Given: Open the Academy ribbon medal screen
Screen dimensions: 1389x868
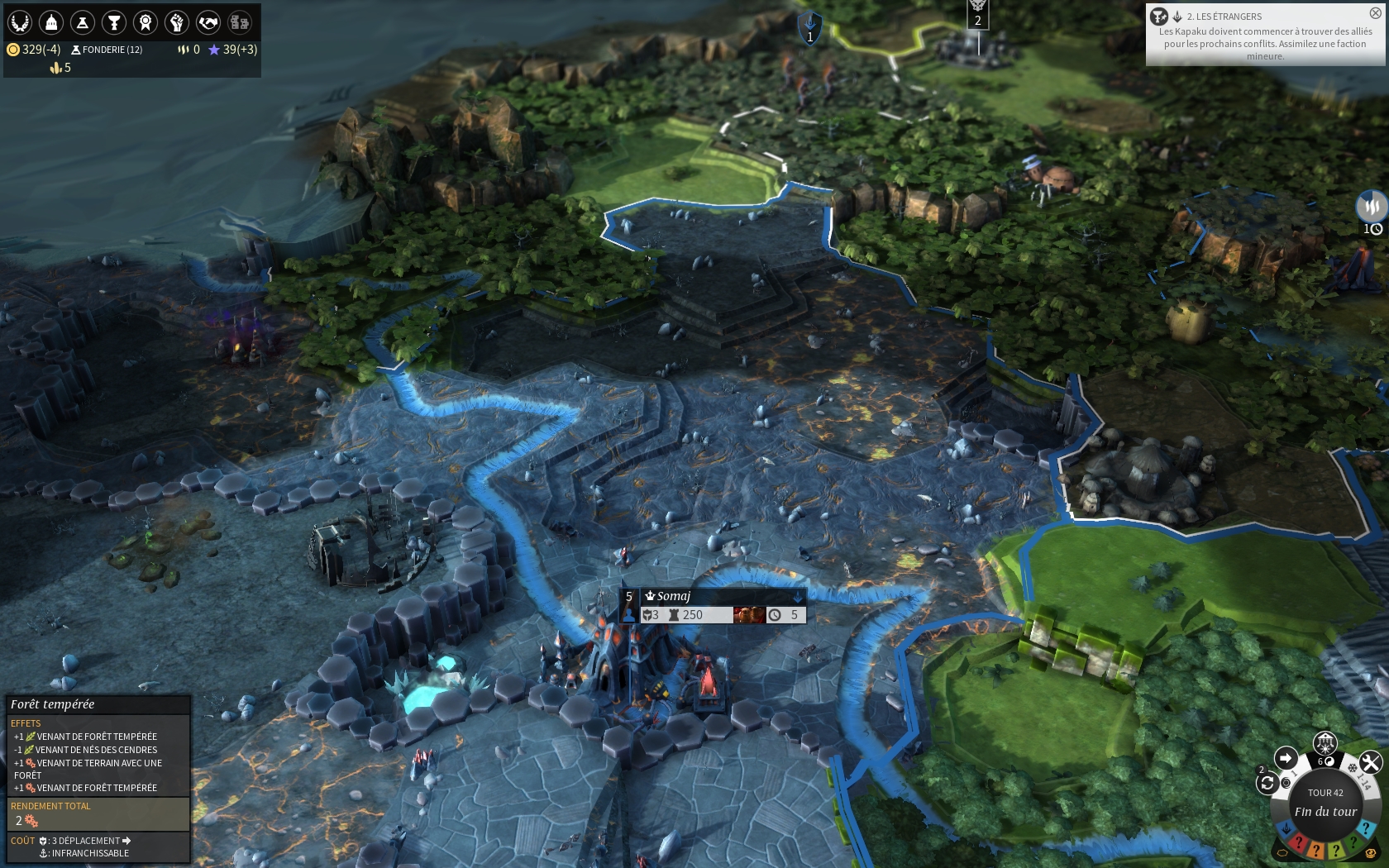Looking at the screenshot, I should click(x=146, y=22).
